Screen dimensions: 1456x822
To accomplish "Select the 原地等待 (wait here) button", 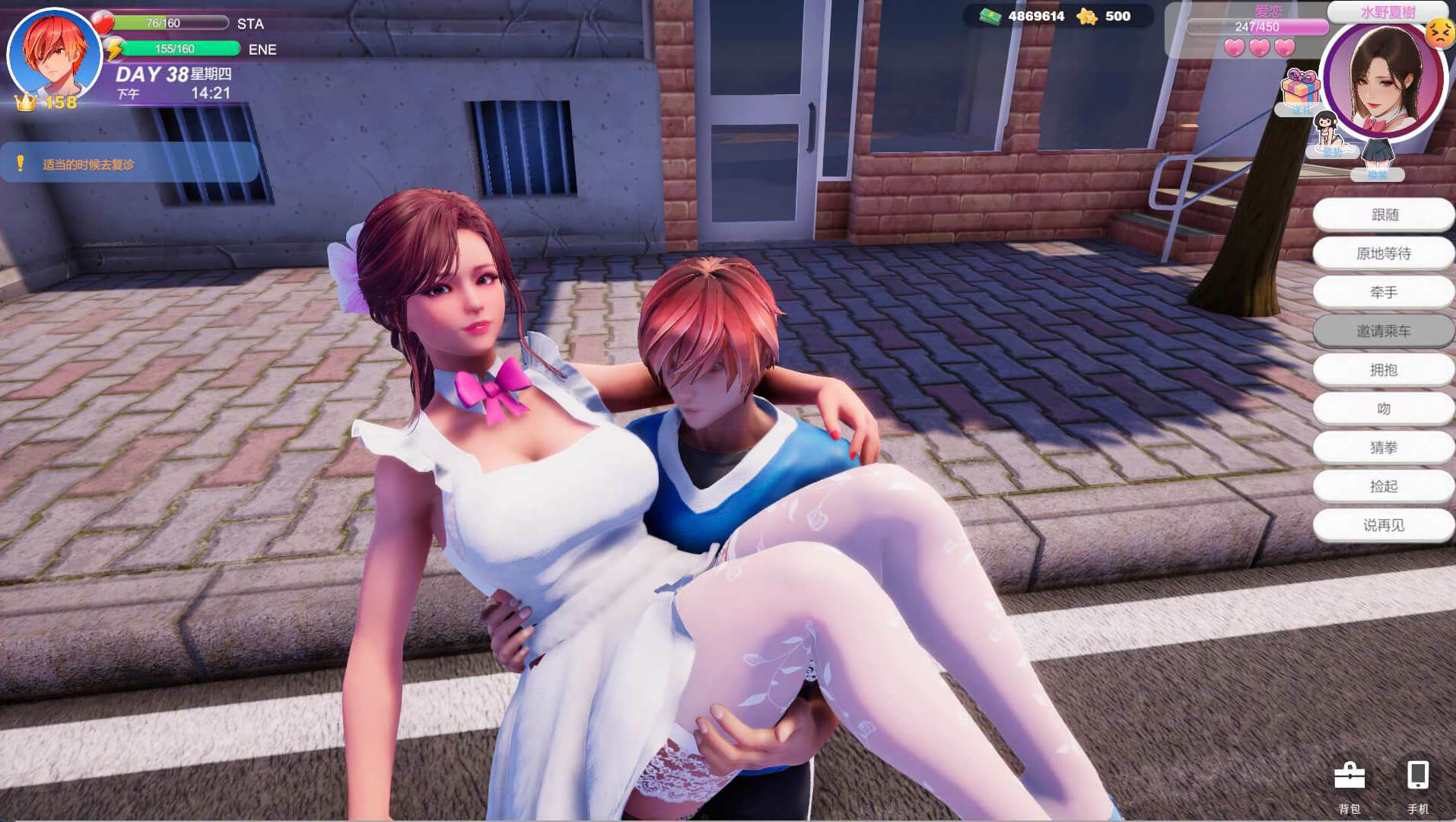I will [1384, 253].
